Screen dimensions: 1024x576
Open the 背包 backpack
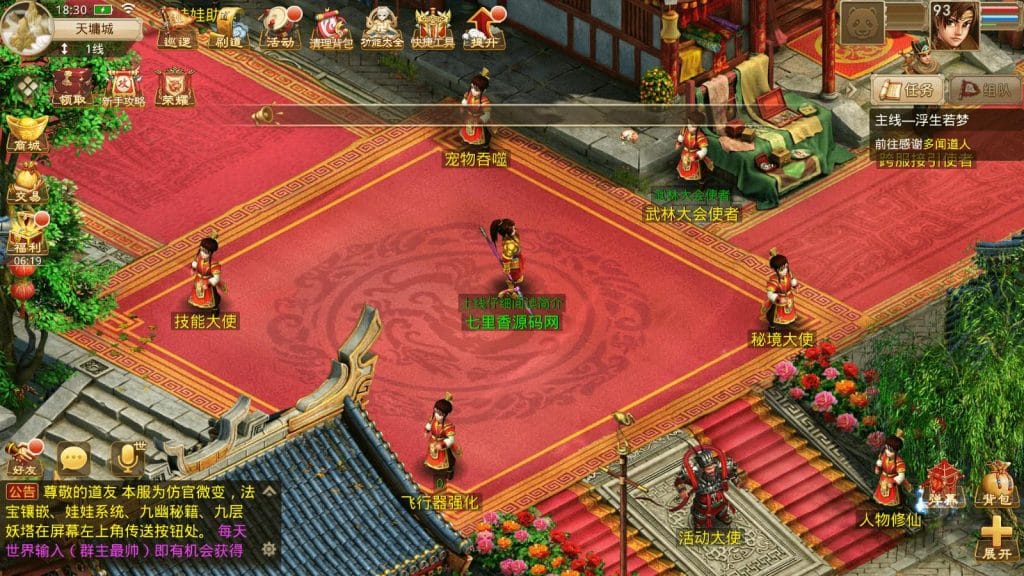click(996, 484)
